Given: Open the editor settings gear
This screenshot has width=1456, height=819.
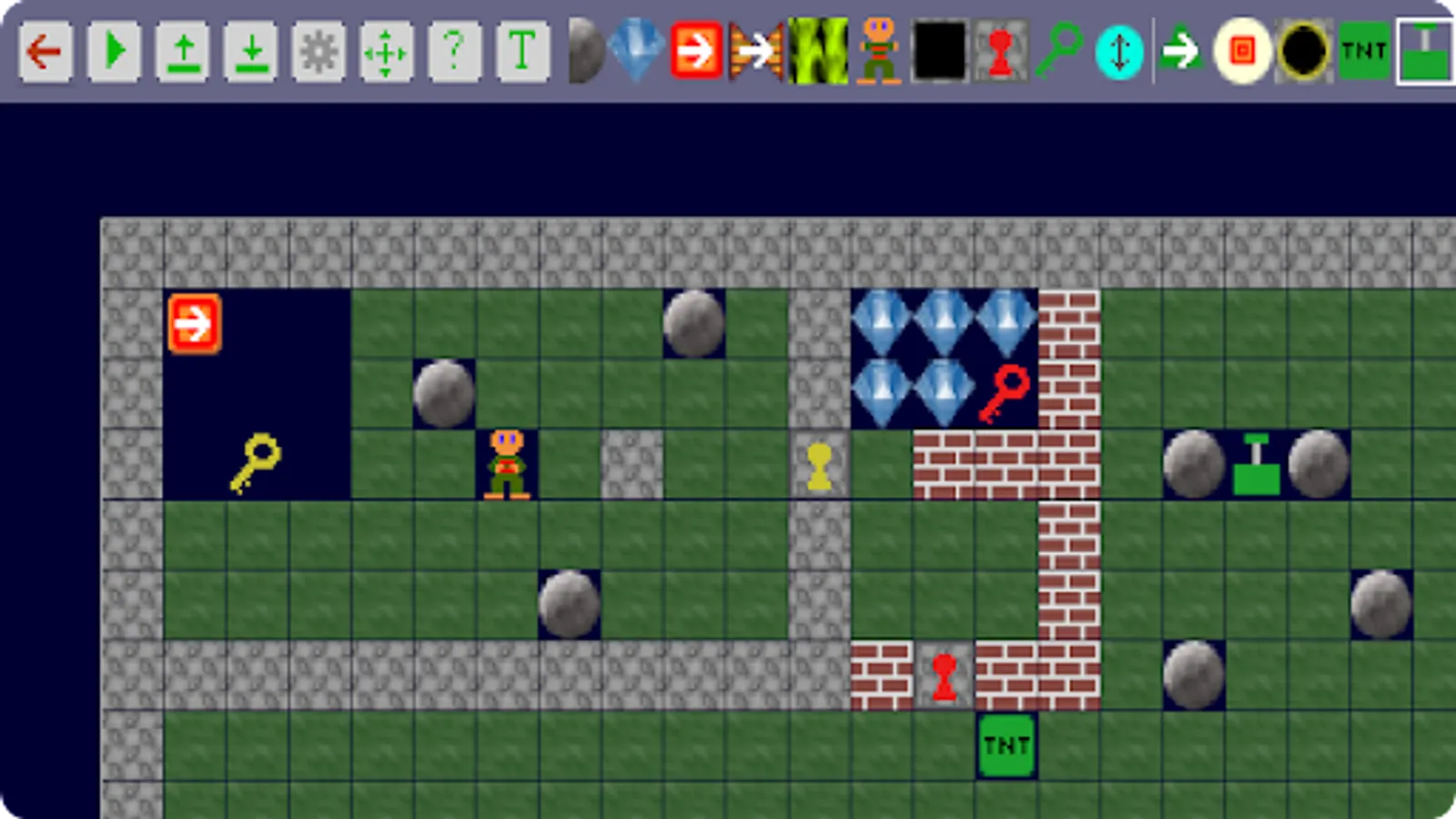Looking at the screenshot, I should [317, 52].
